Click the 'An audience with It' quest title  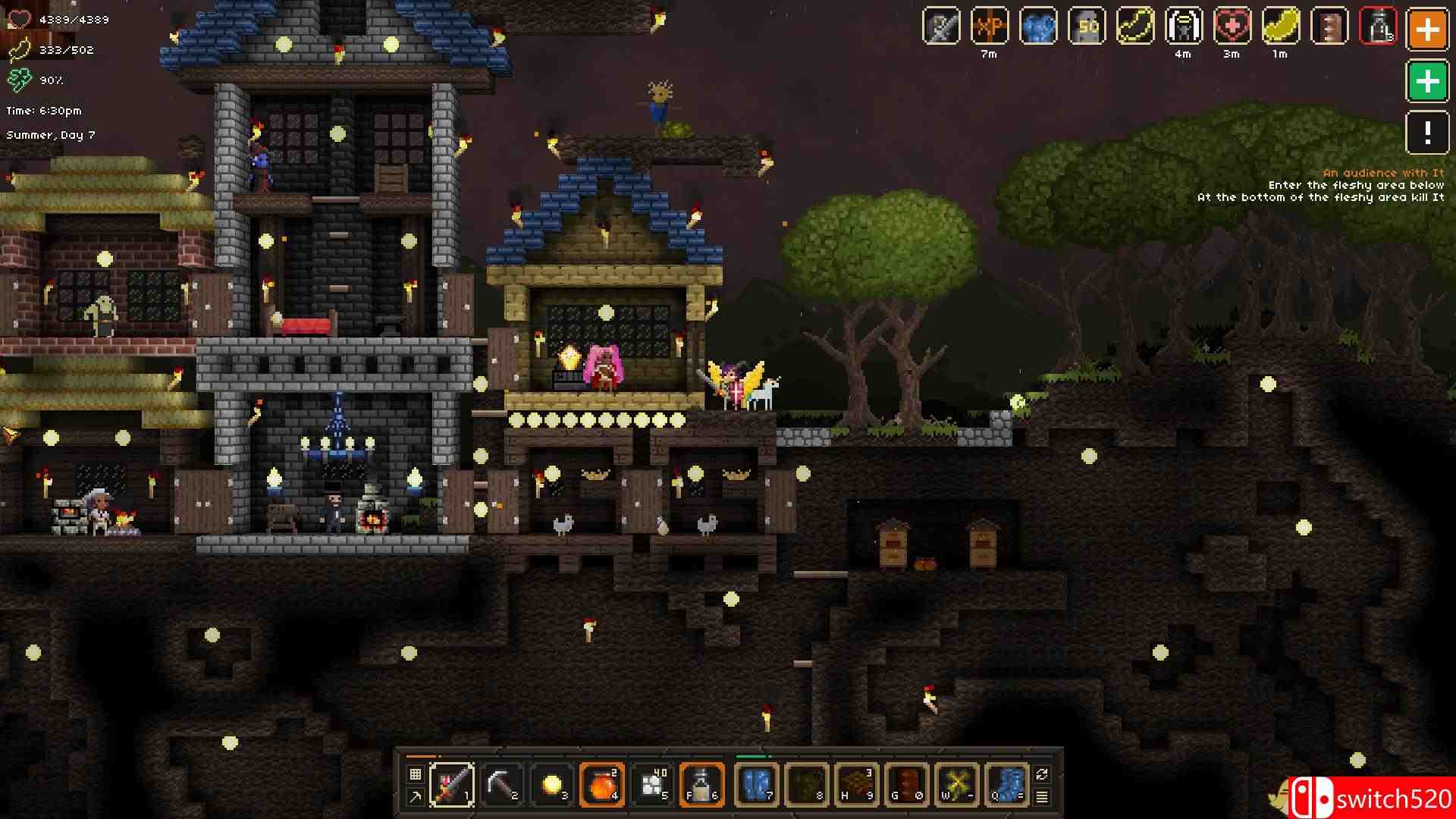(1385, 173)
